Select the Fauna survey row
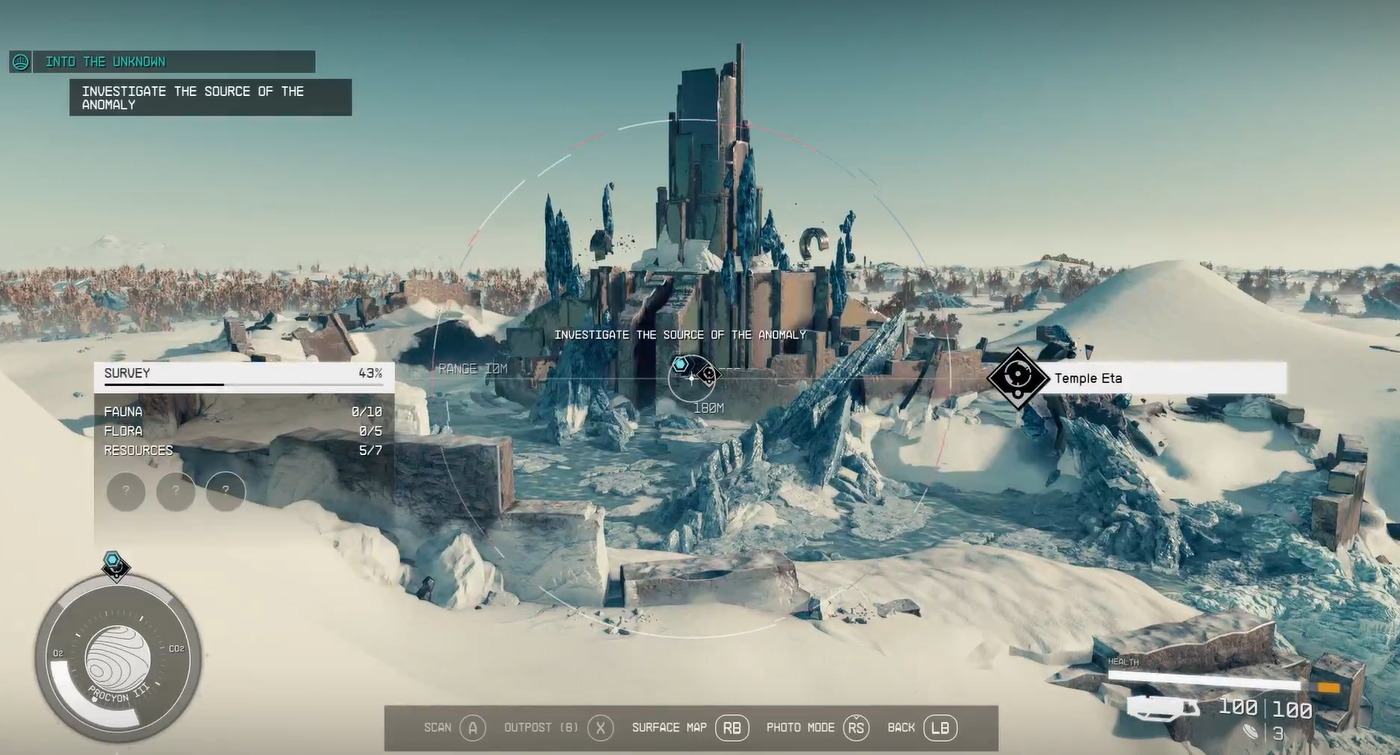 click(243, 412)
